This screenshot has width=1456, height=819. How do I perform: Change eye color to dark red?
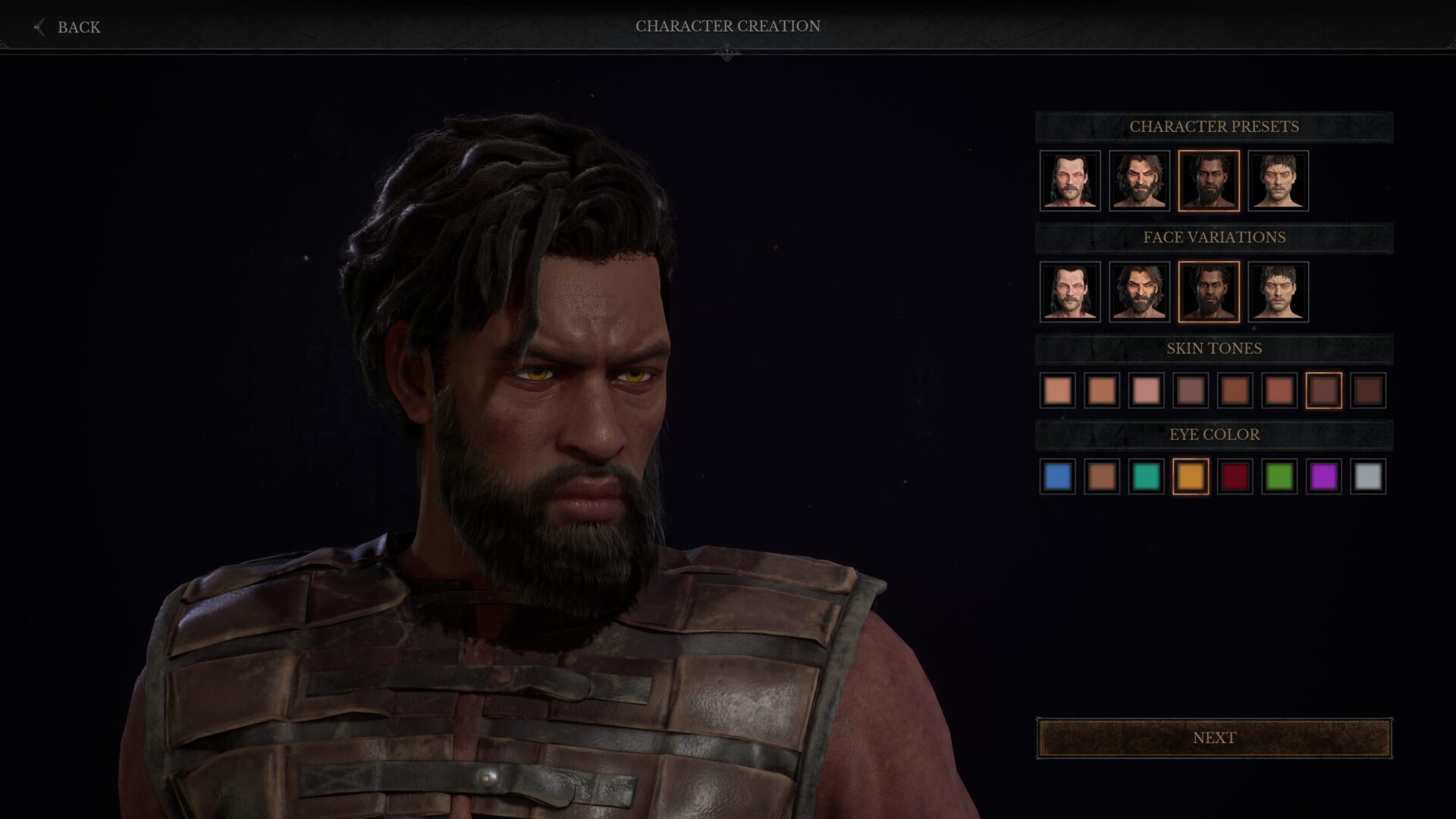click(1235, 477)
